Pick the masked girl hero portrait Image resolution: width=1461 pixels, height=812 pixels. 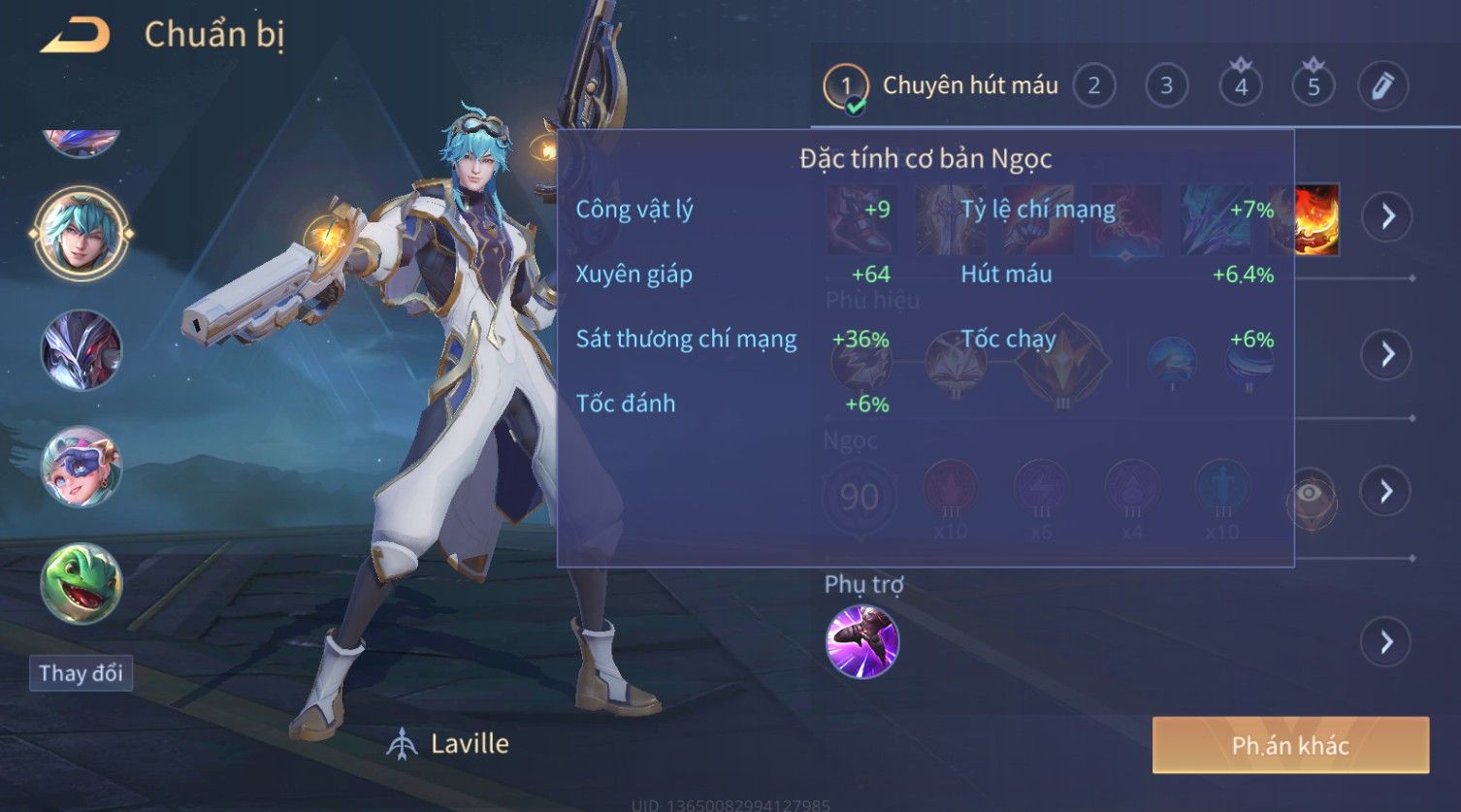click(x=81, y=467)
